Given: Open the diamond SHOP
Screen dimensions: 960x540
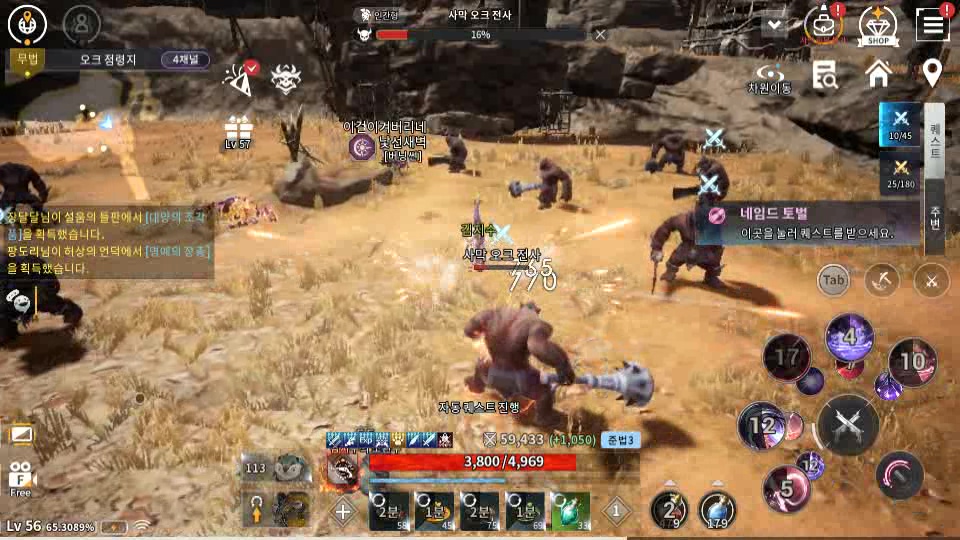Looking at the screenshot, I should coord(878,24).
